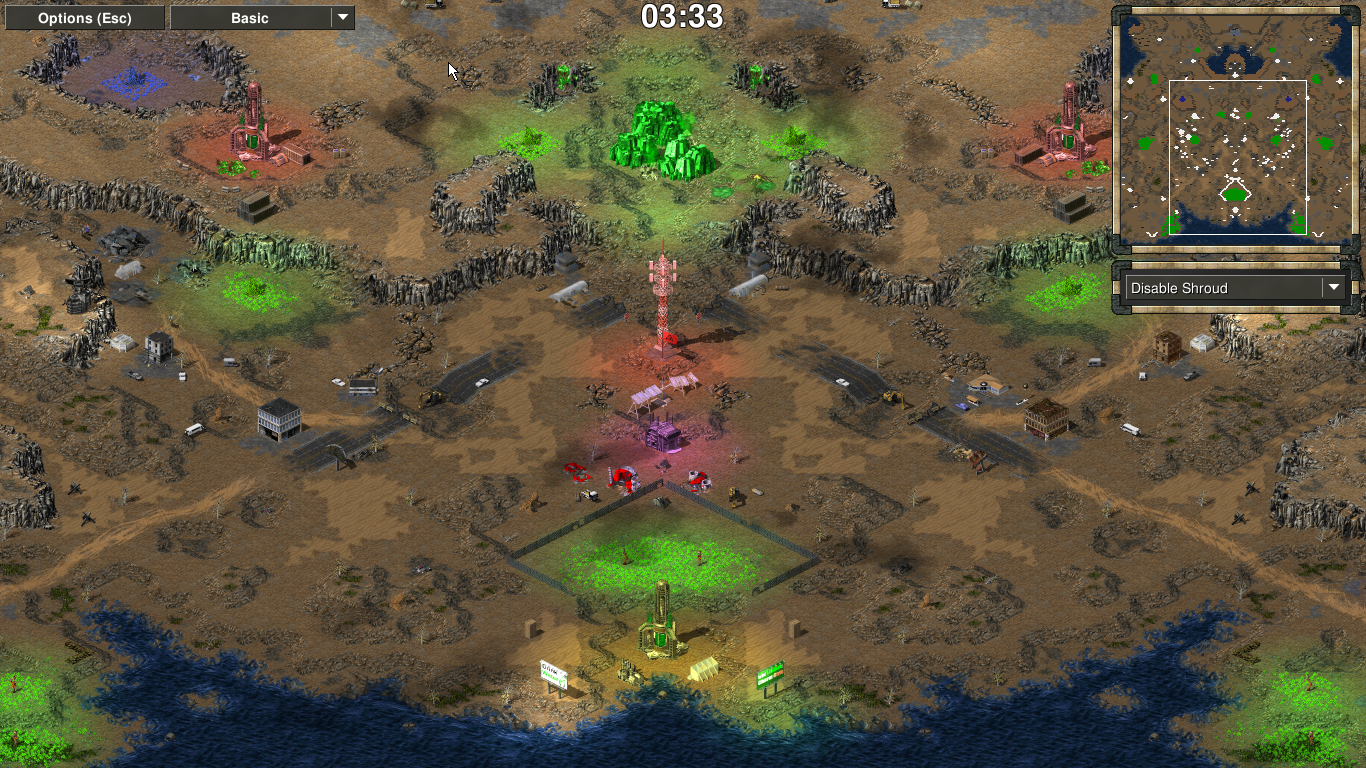The height and width of the screenshot is (768, 1366).
Task: Open the Basic dropdown
Action: tap(262, 18)
